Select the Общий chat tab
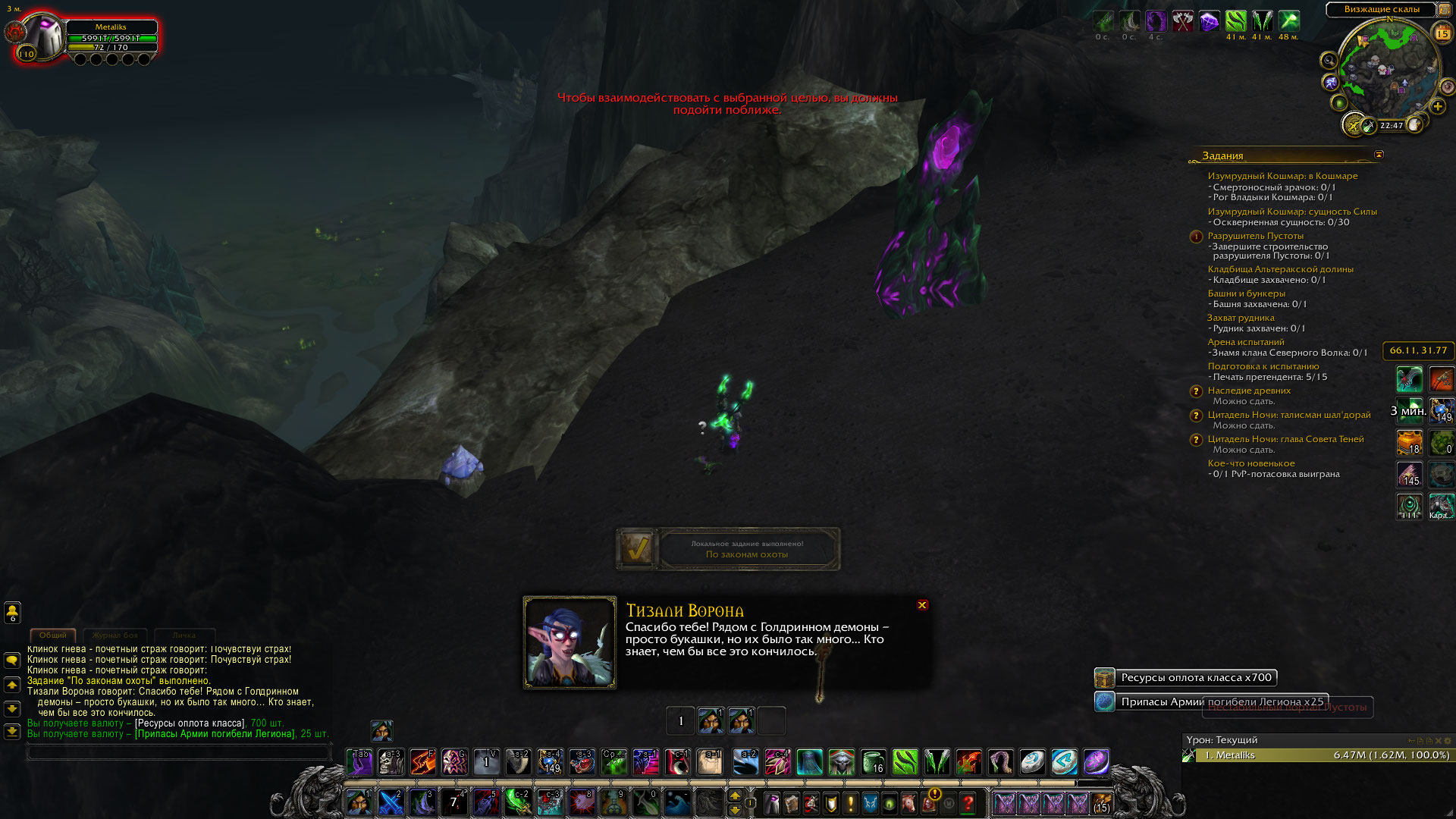Viewport: 1456px width, 819px height. 52,635
